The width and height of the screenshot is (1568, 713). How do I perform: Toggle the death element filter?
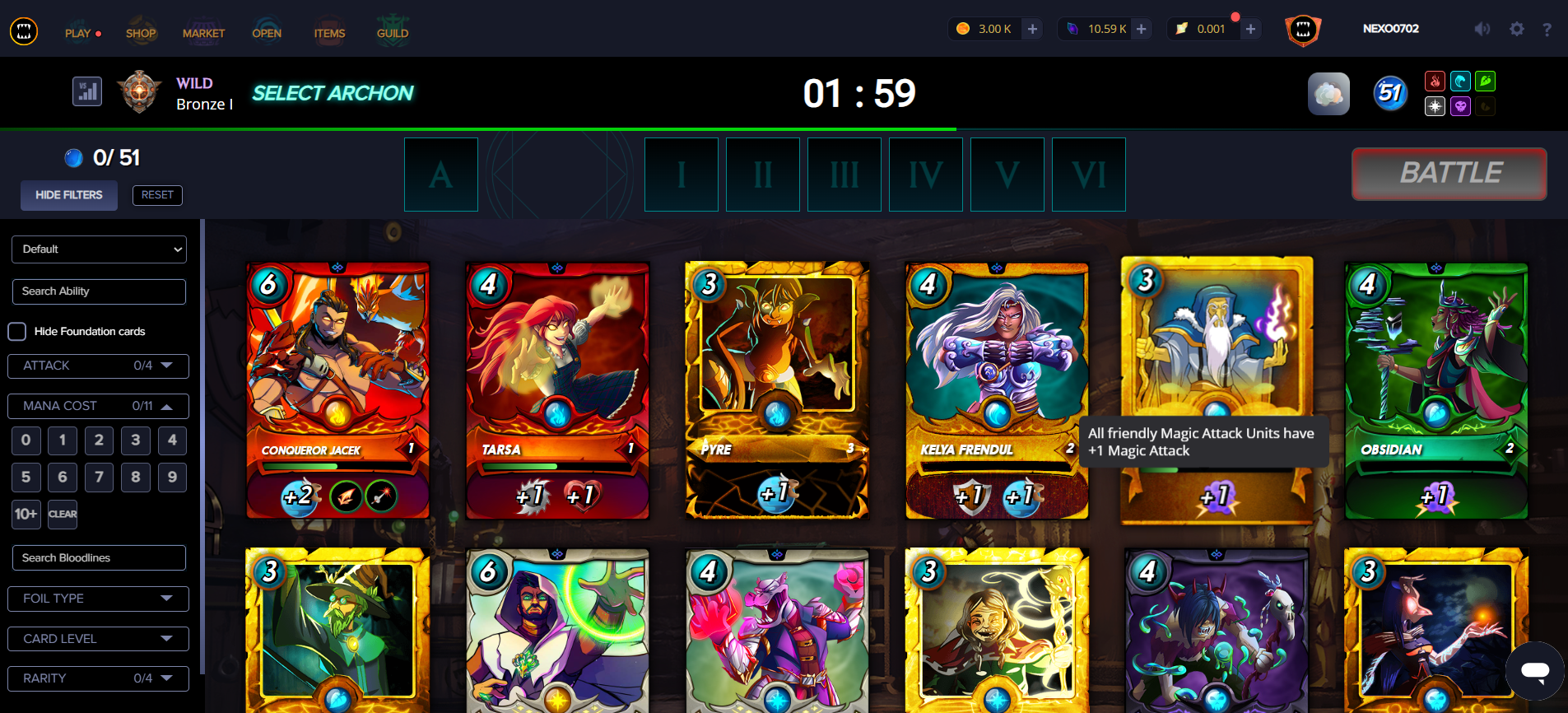(1461, 106)
